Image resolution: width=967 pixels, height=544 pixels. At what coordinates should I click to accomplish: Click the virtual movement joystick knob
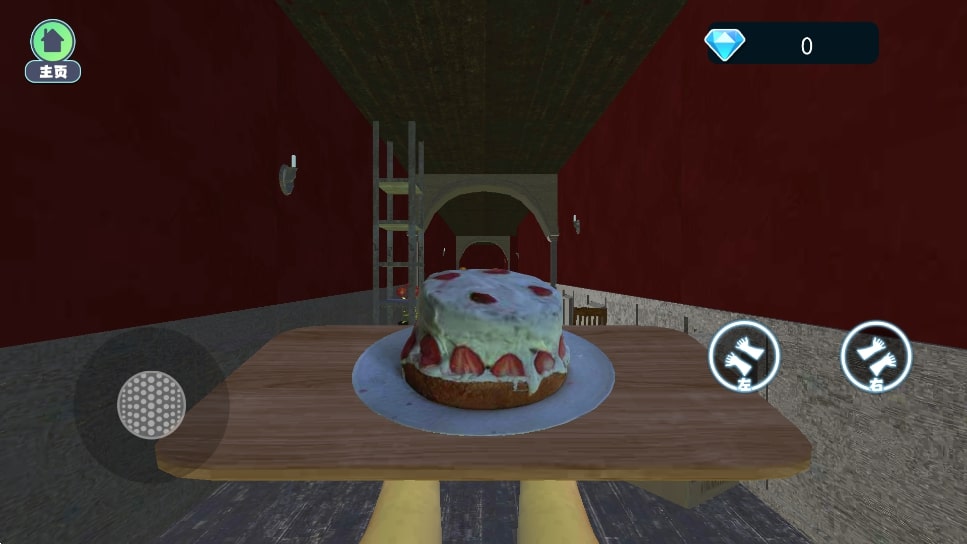click(x=151, y=405)
